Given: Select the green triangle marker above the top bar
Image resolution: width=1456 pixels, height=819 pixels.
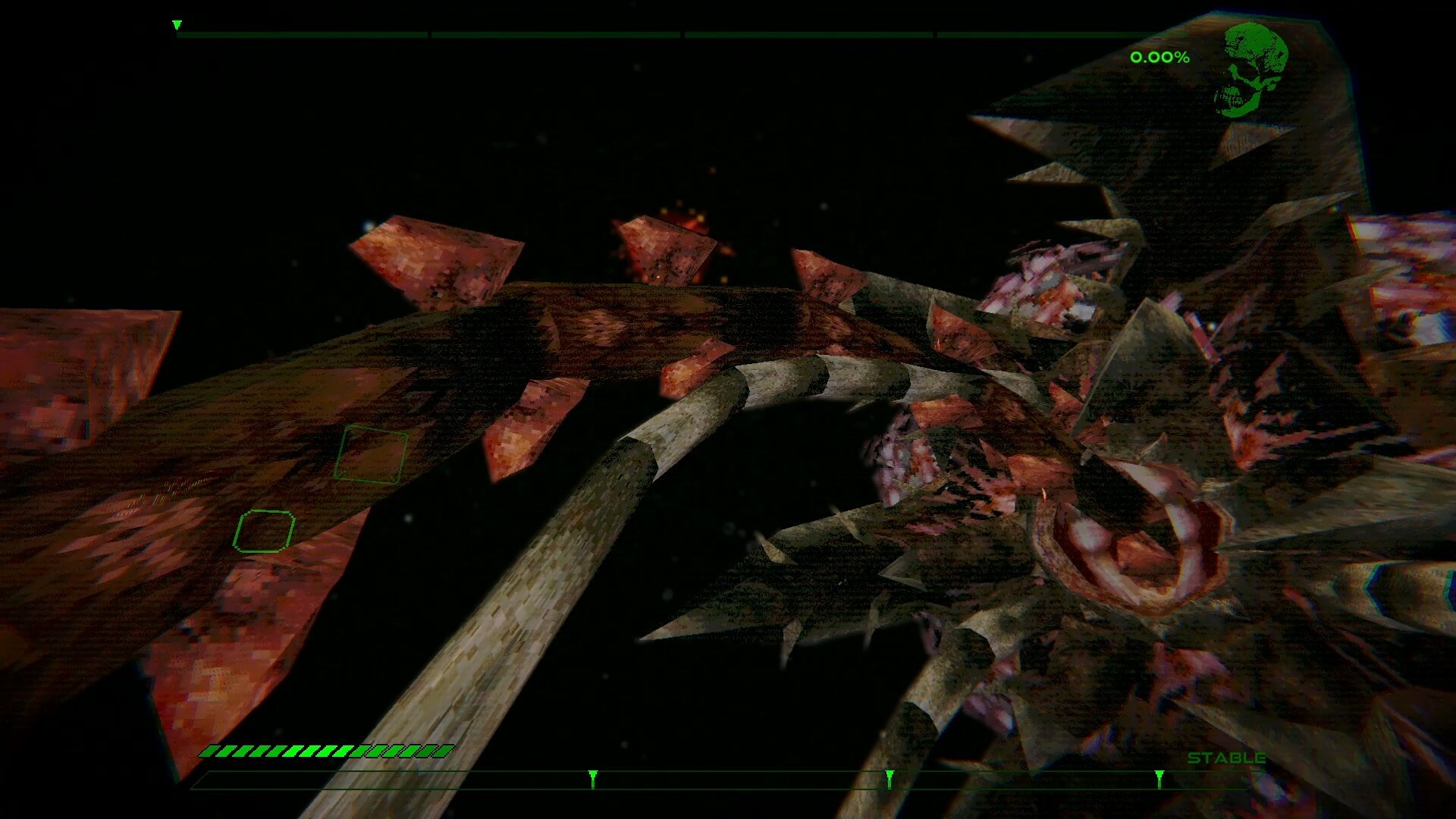Looking at the screenshot, I should click(x=177, y=23).
